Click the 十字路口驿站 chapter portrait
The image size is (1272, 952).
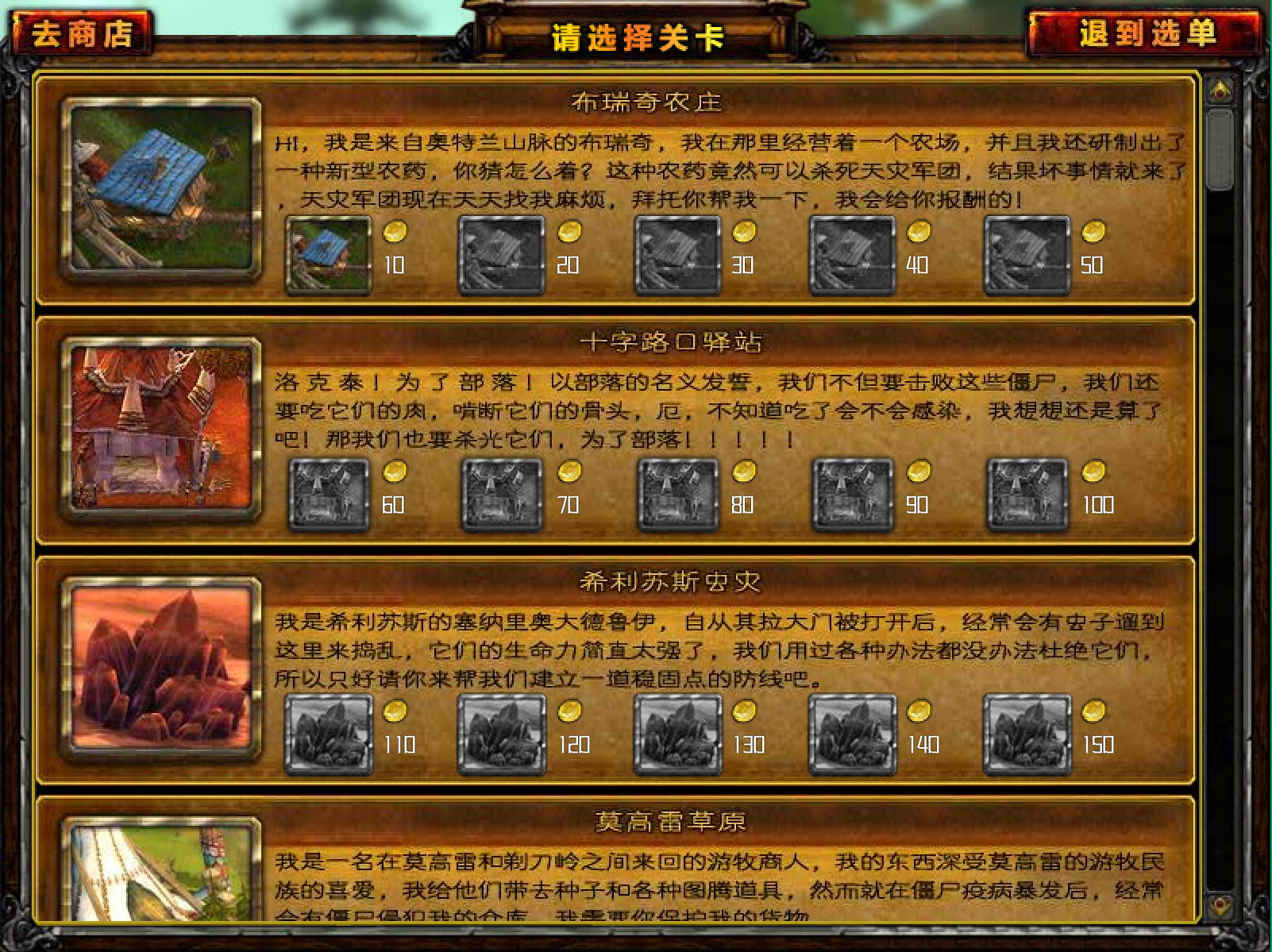(x=161, y=429)
